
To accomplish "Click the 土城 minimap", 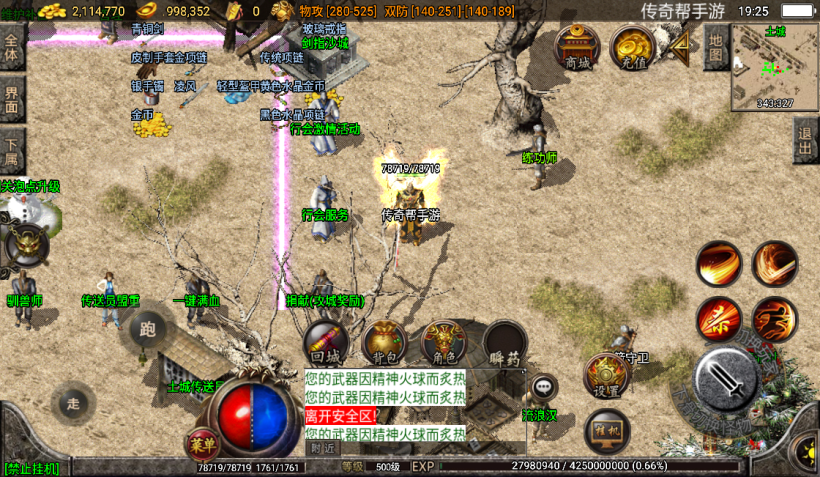I will (774, 67).
